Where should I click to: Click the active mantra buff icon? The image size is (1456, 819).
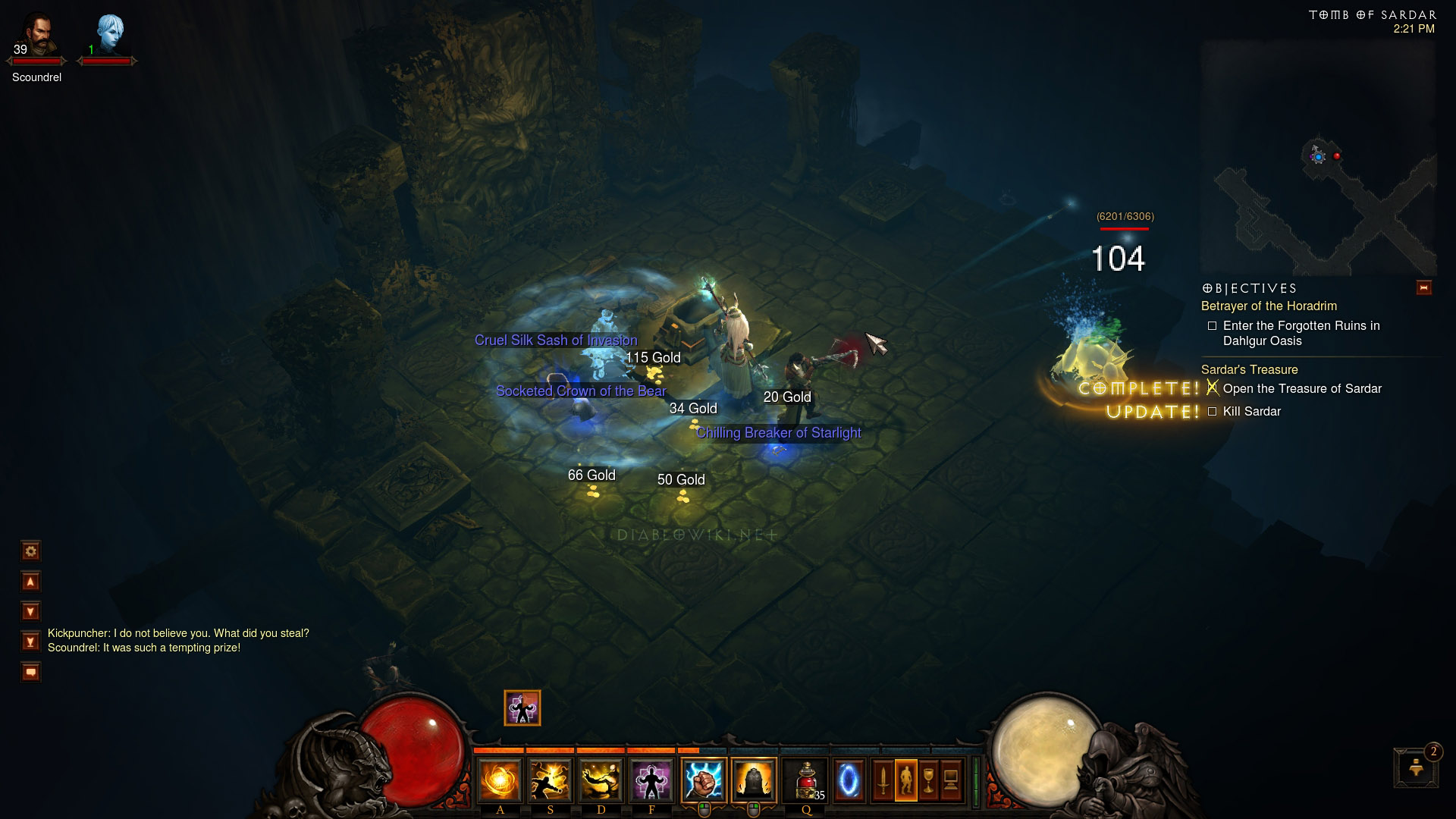pos(522,708)
